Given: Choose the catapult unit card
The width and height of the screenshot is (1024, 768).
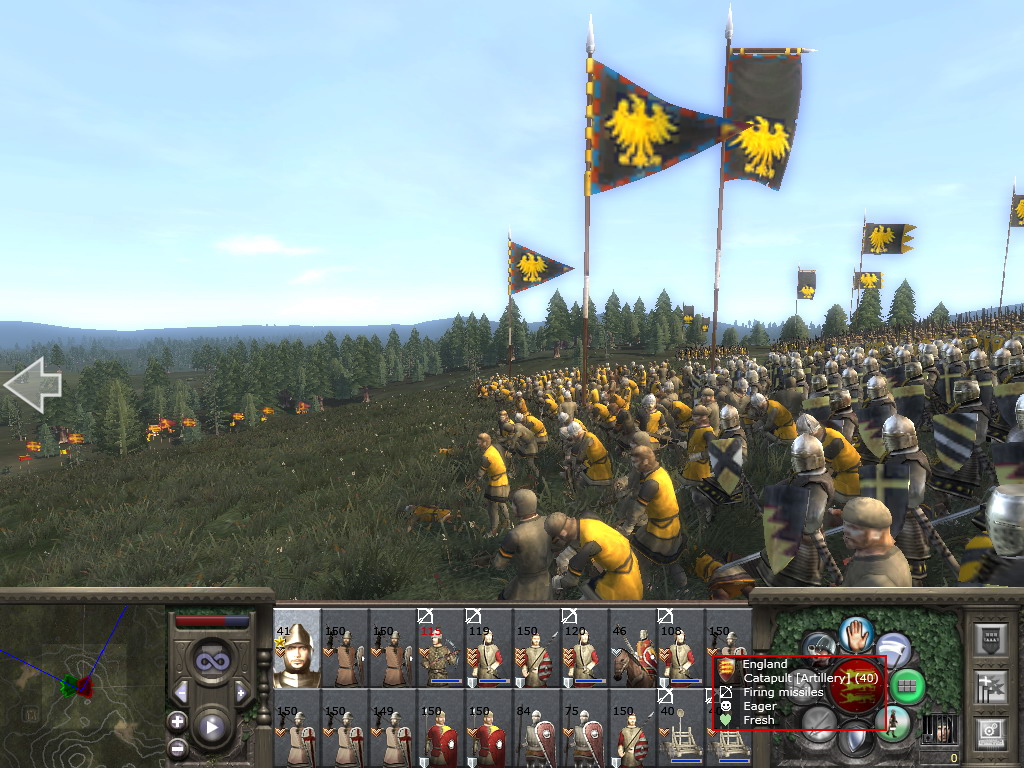Looking at the screenshot, I should [680, 728].
